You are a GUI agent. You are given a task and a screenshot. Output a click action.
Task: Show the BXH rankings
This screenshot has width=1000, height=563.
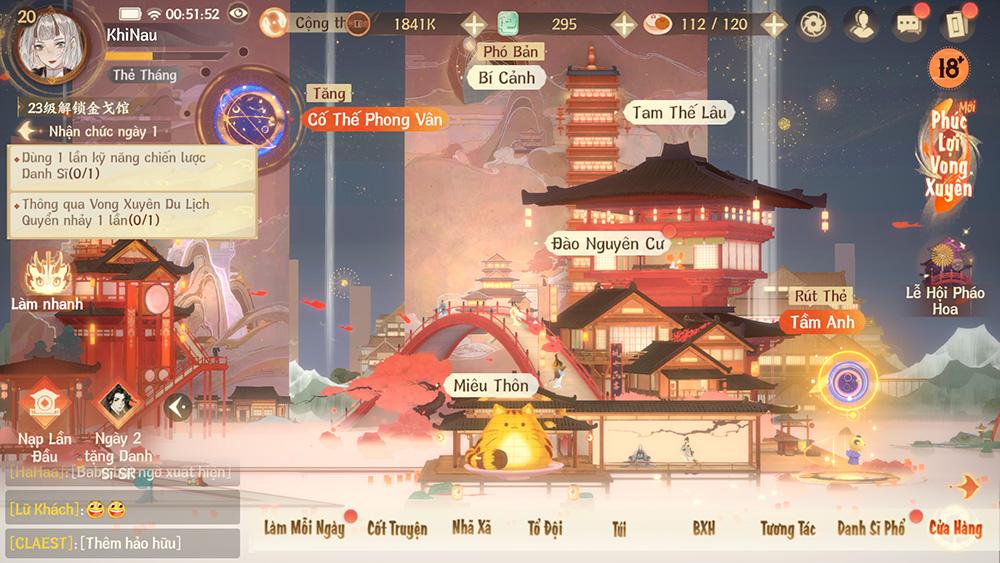[704, 527]
